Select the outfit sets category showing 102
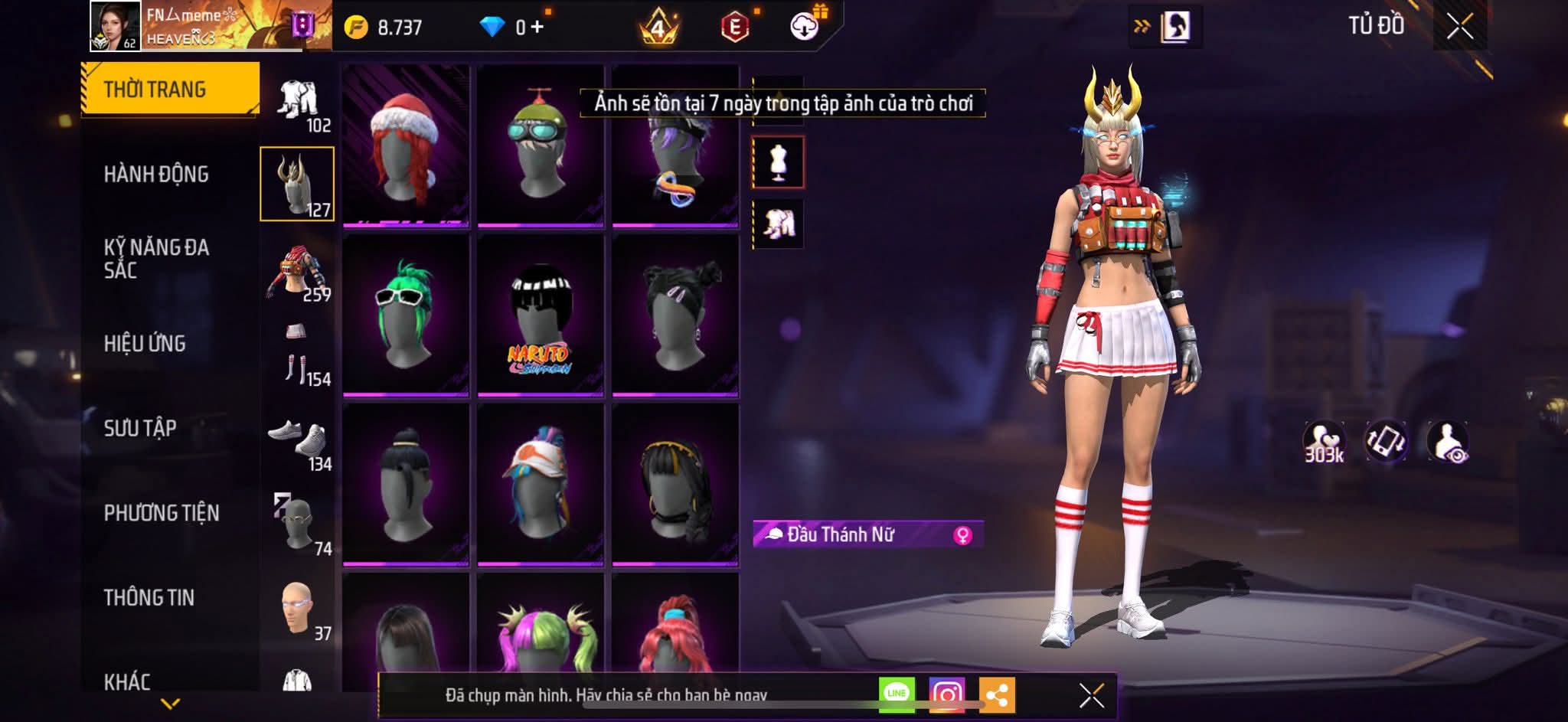The image size is (1568, 722). click(299, 103)
